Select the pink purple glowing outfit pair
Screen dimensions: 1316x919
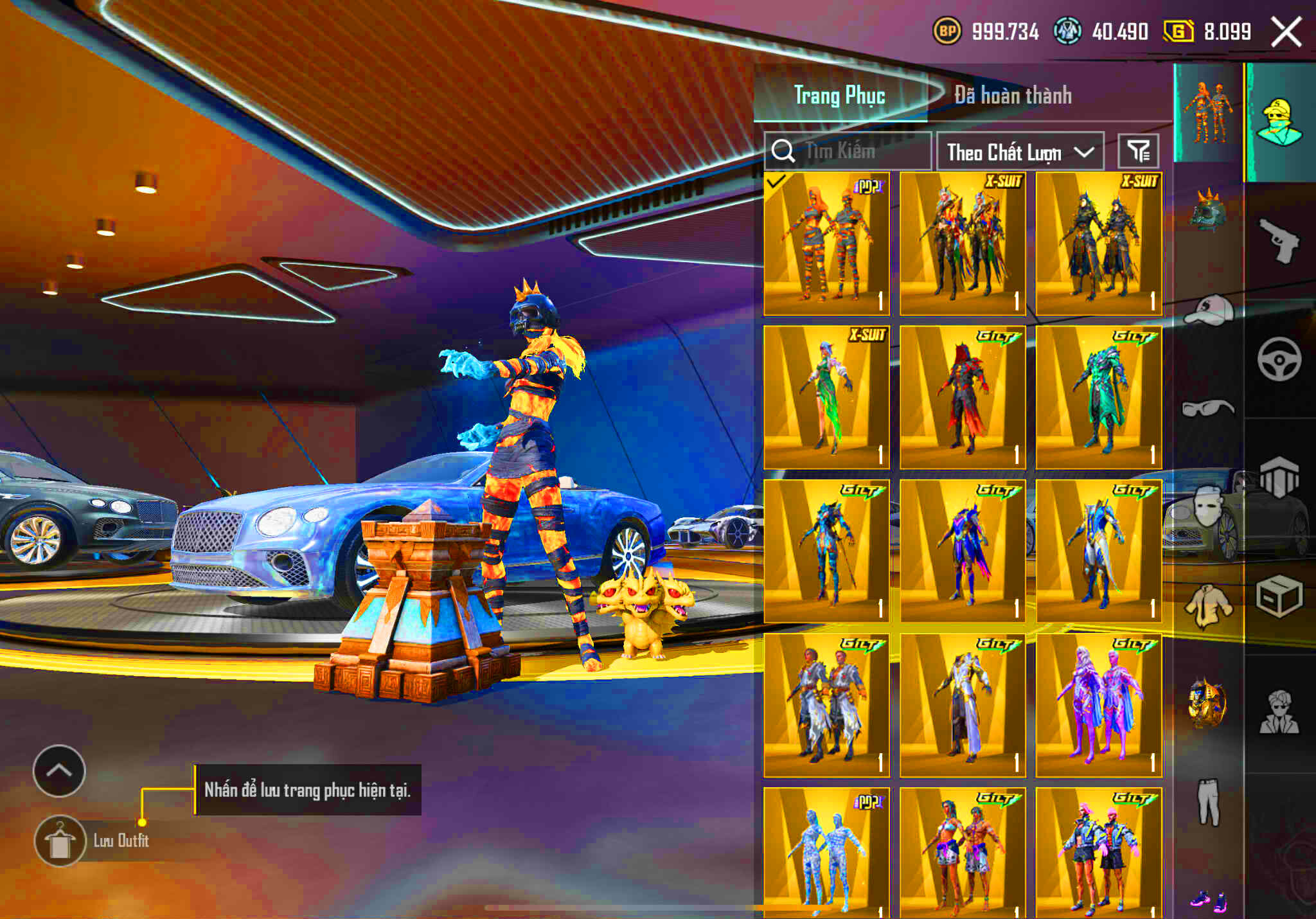pos(1098,705)
